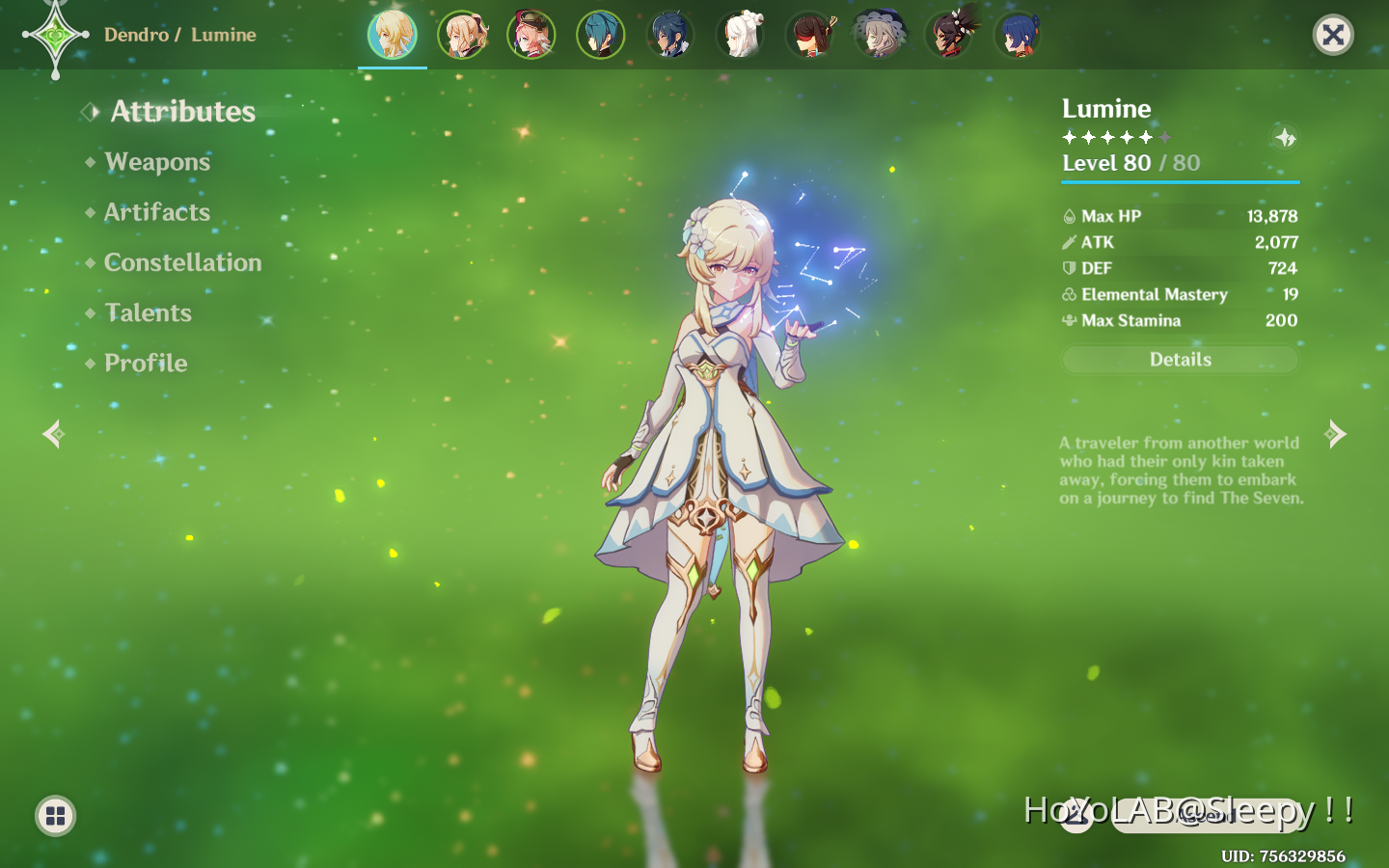Open the Talents section
The height and width of the screenshot is (868, 1389).
(148, 312)
